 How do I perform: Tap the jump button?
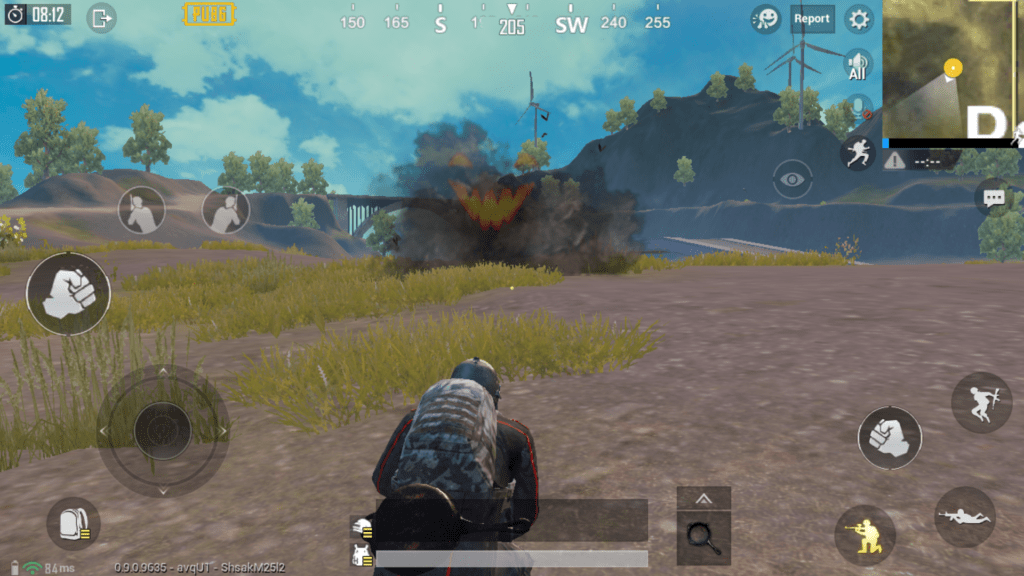[981, 402]
